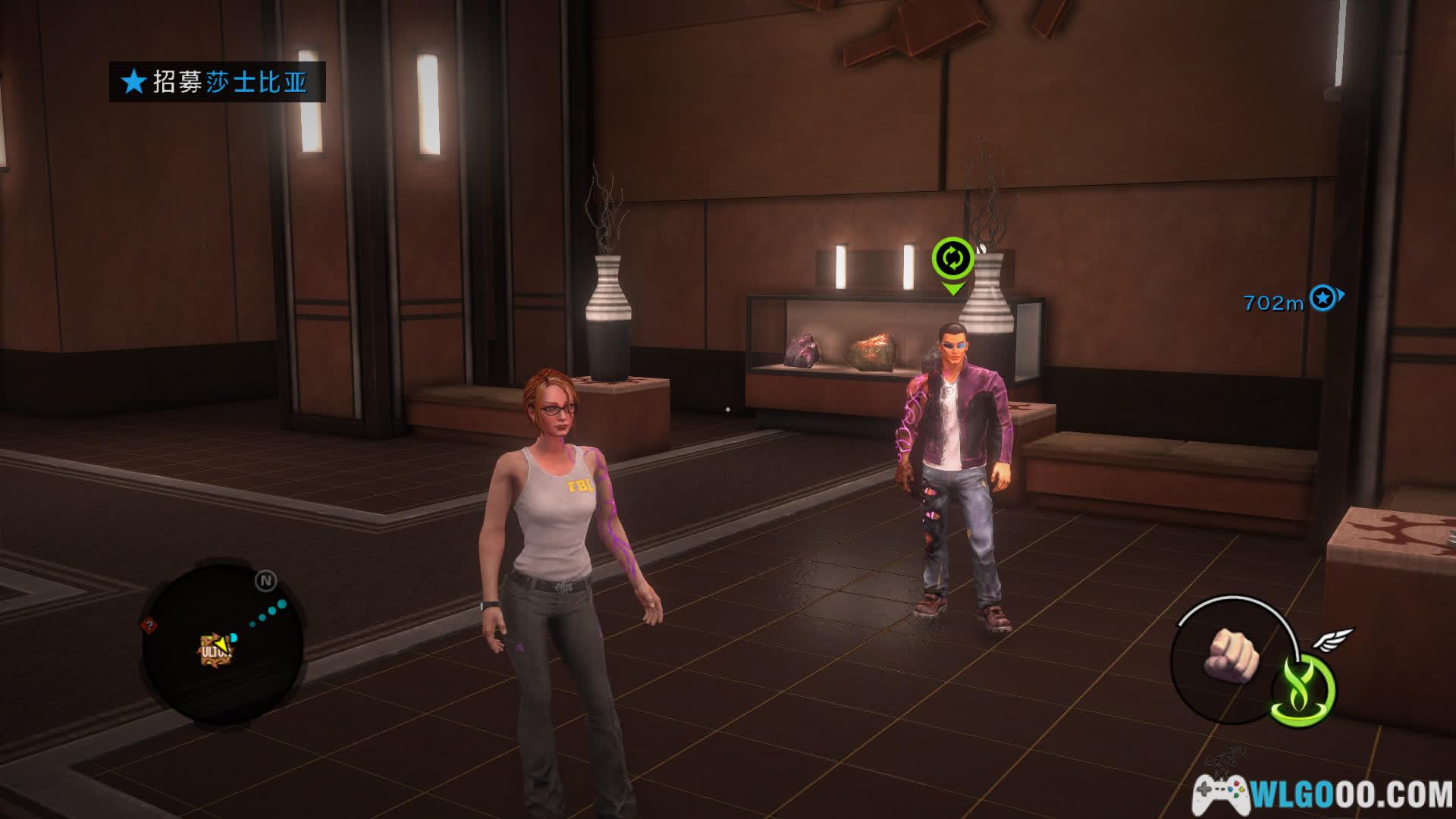Click the green swap marker above the character

[952, 260]
